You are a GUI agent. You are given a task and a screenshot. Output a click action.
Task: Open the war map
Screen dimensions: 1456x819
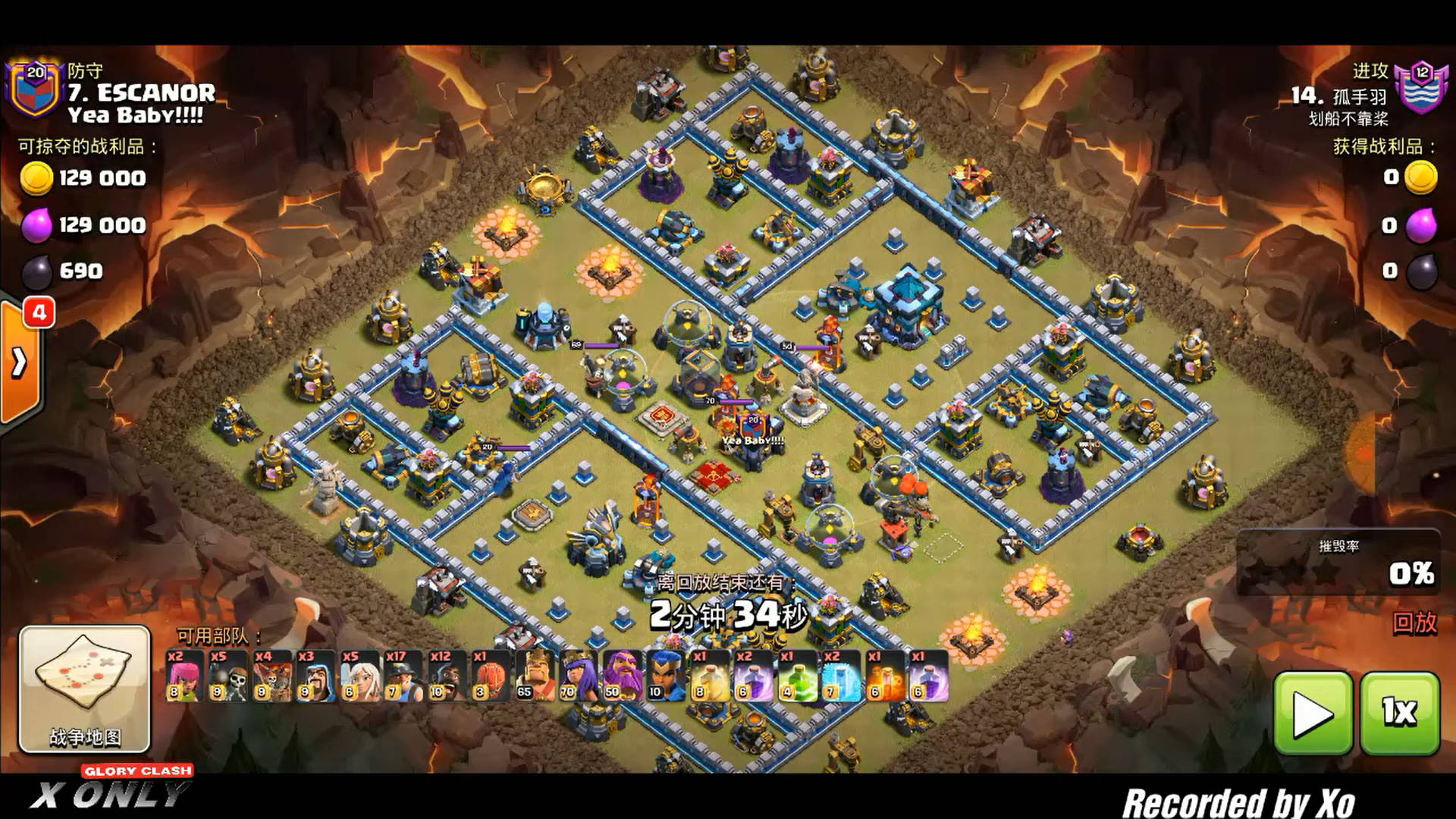[x=84, y=689]
